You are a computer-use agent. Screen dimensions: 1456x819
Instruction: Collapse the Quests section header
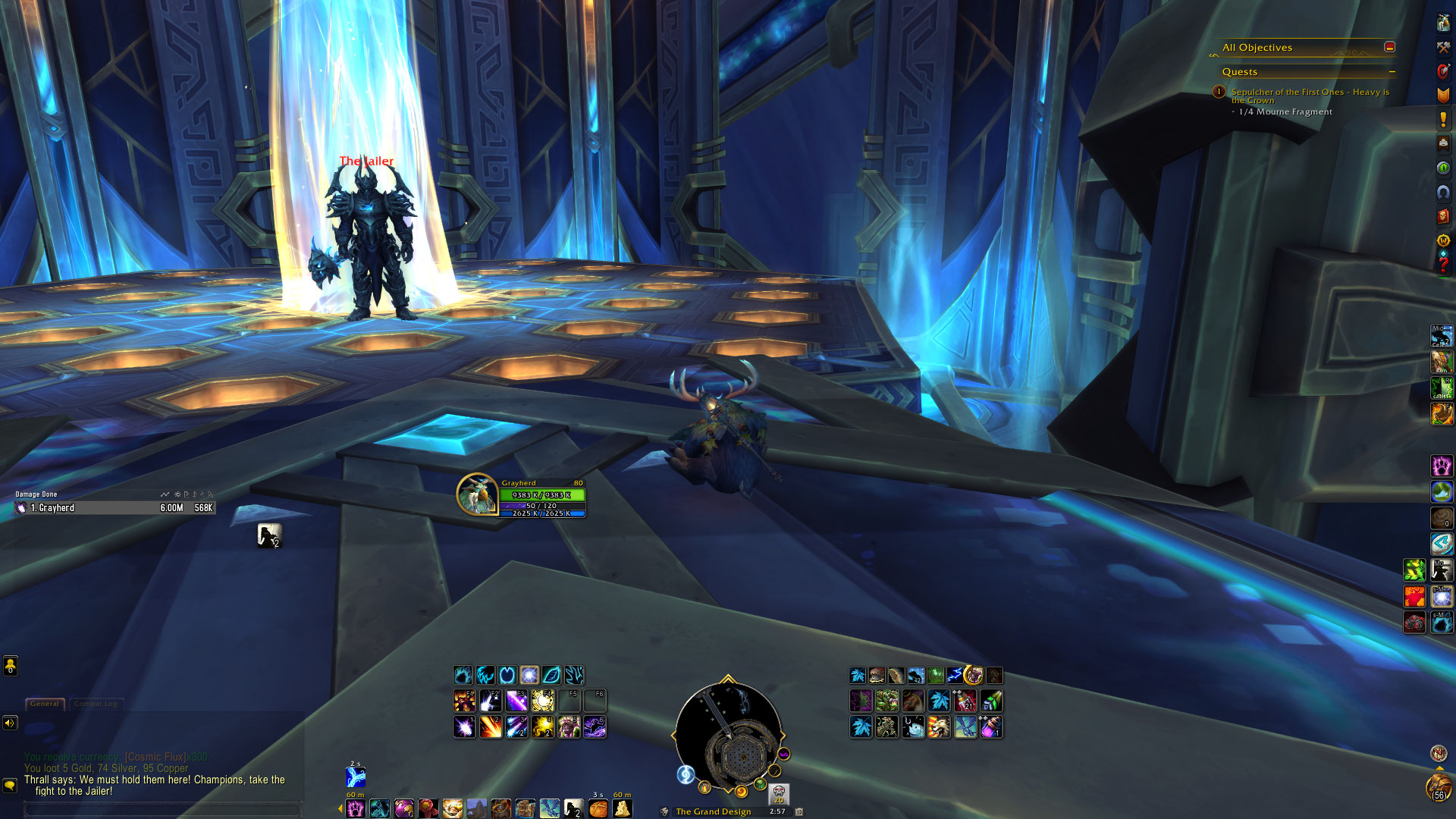1392,72
